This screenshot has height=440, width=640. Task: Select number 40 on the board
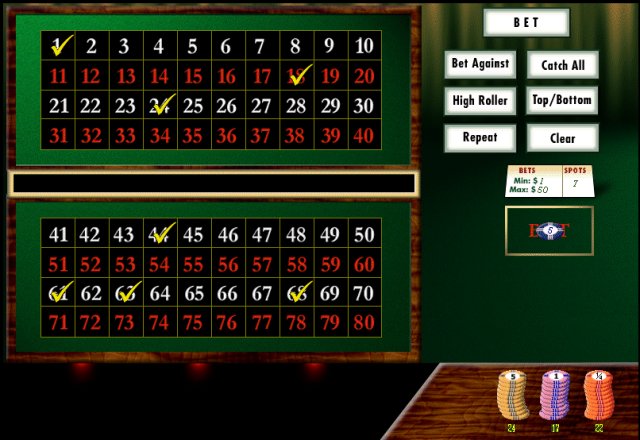(x=364, y=136)
